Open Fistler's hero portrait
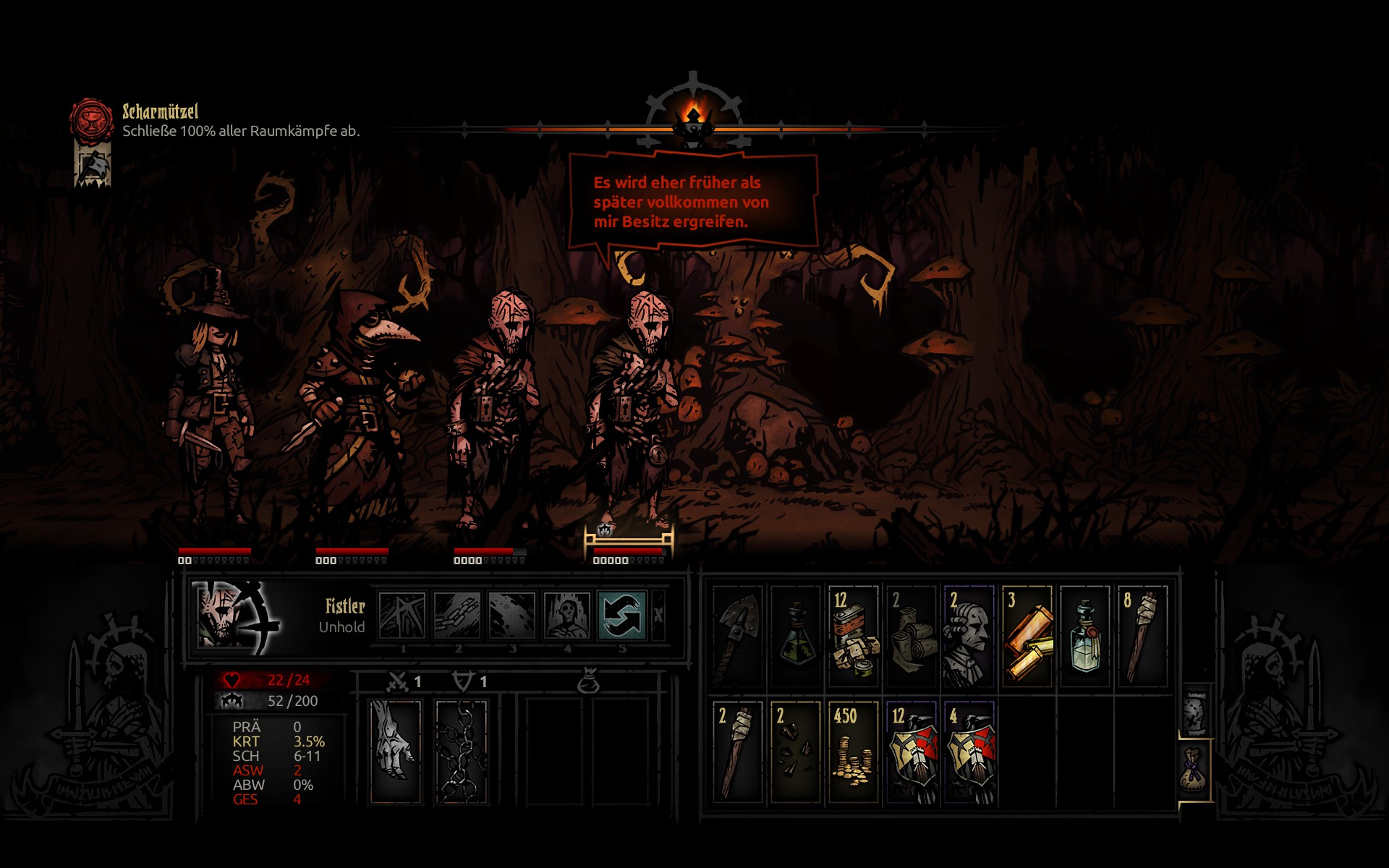The image size is (1389, 868). tap(236, 616)
